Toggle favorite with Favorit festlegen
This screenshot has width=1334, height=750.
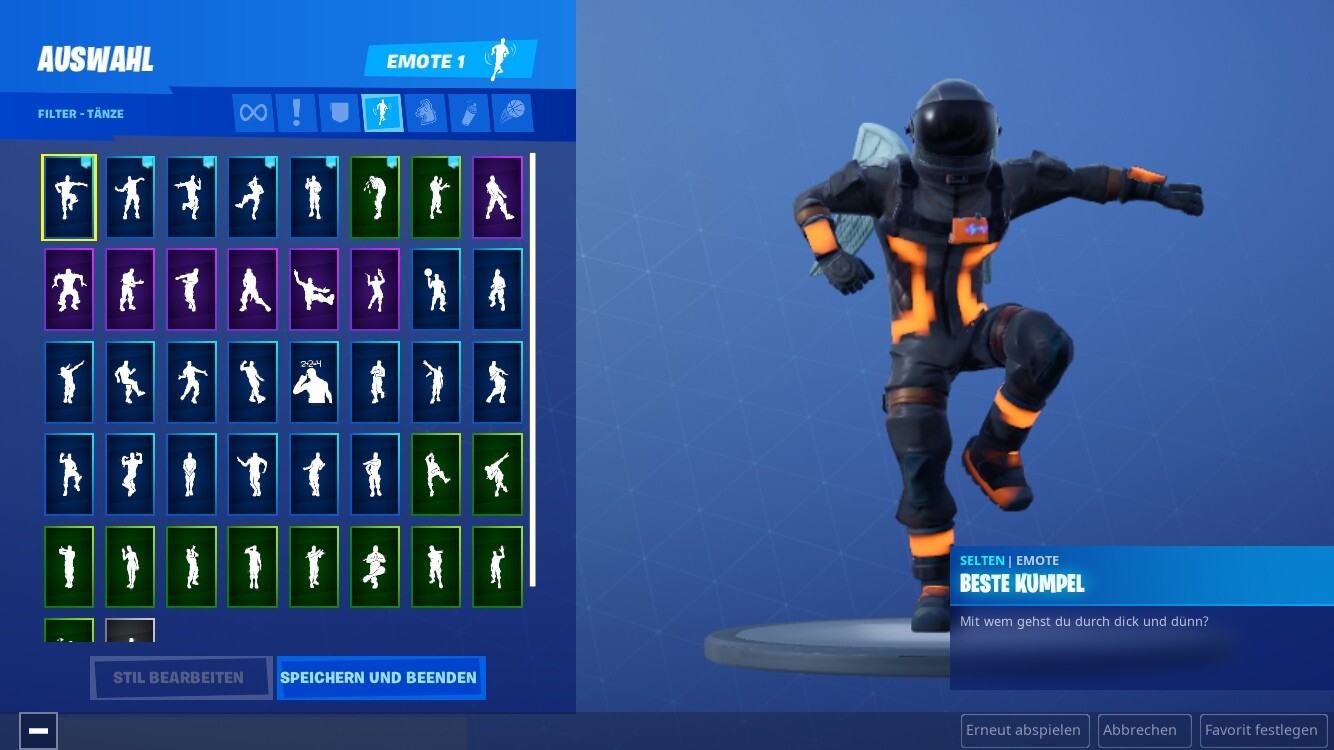1263,730
